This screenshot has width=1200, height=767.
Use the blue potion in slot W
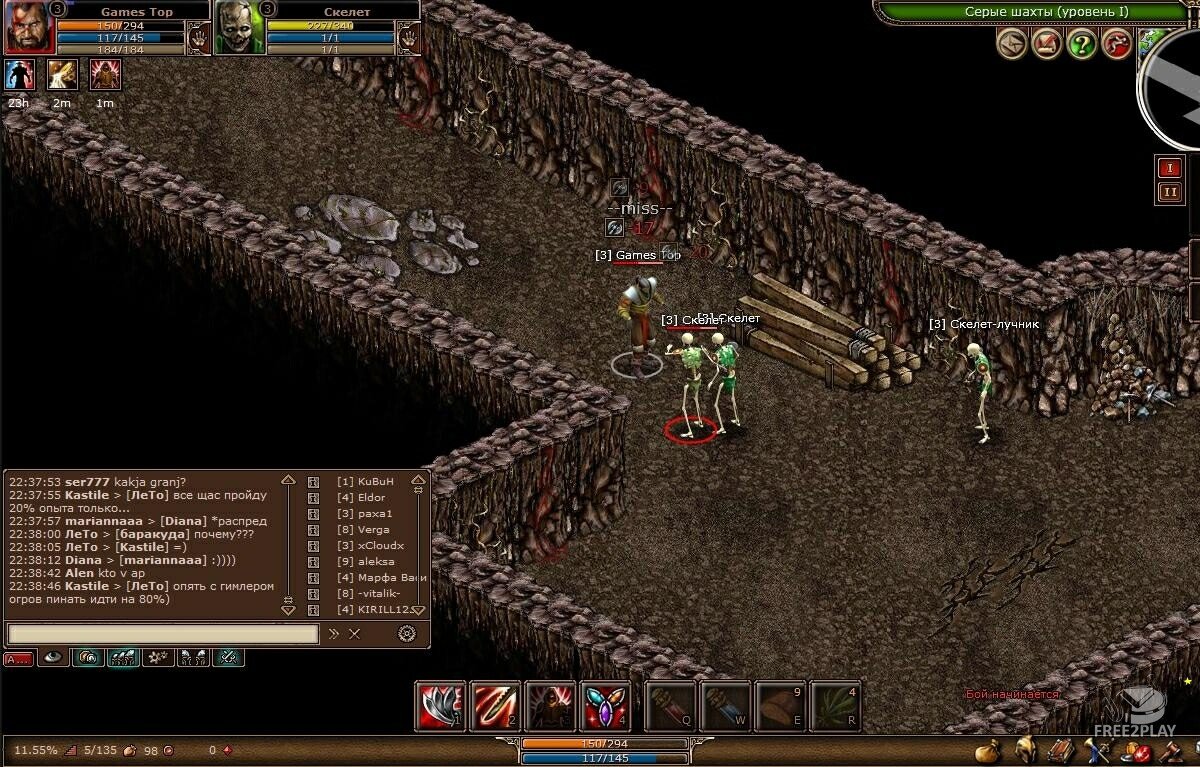(726, 706)
